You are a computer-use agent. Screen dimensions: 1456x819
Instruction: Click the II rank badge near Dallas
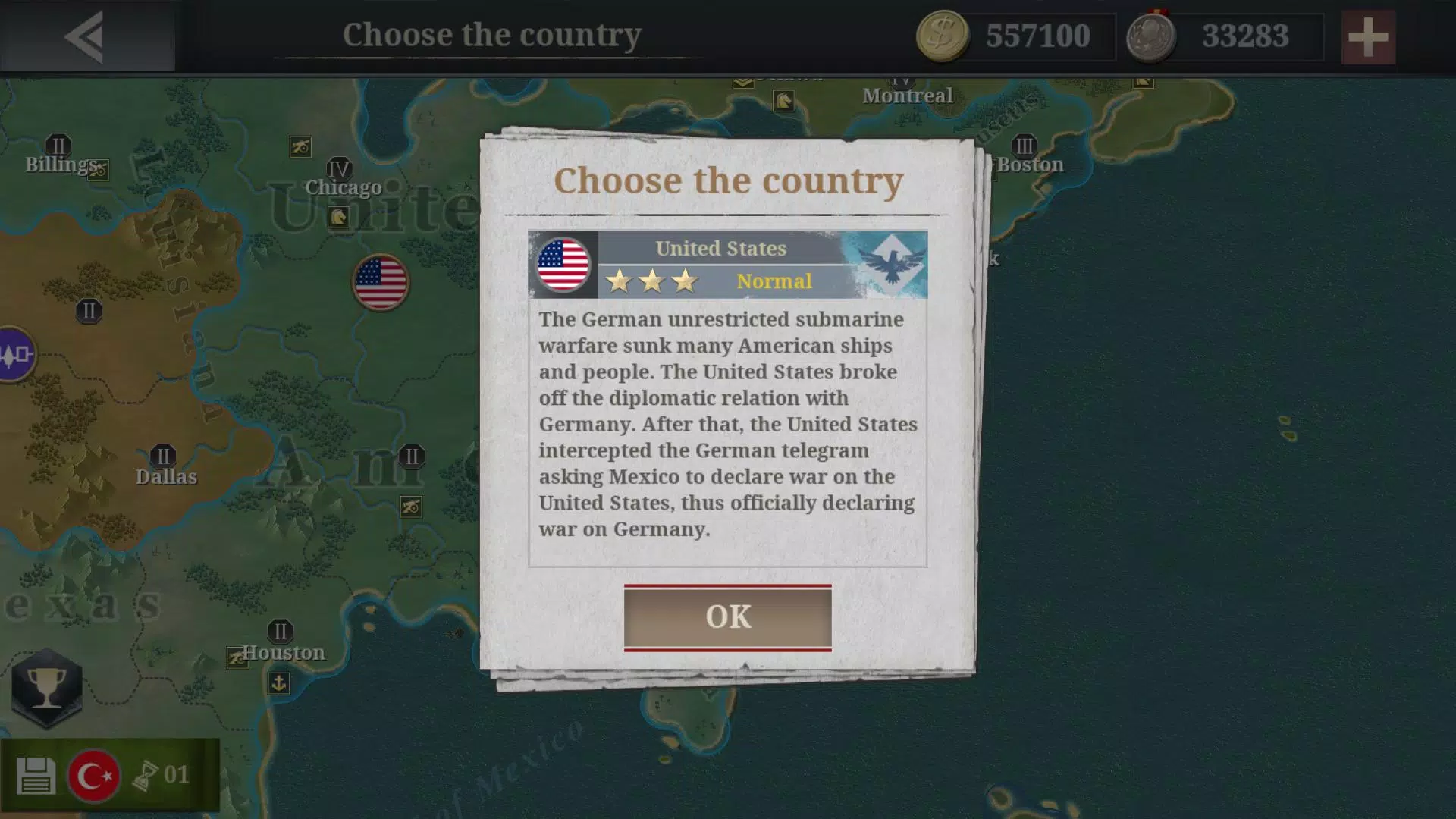pyautogui.click(x=162, y=456)
